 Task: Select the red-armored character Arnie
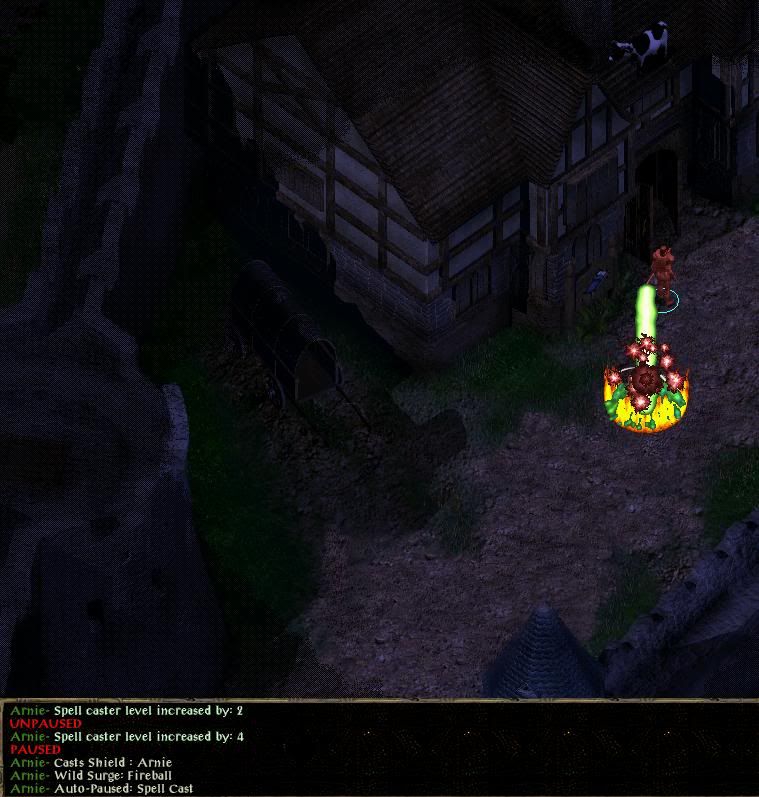tap(660, 271)
